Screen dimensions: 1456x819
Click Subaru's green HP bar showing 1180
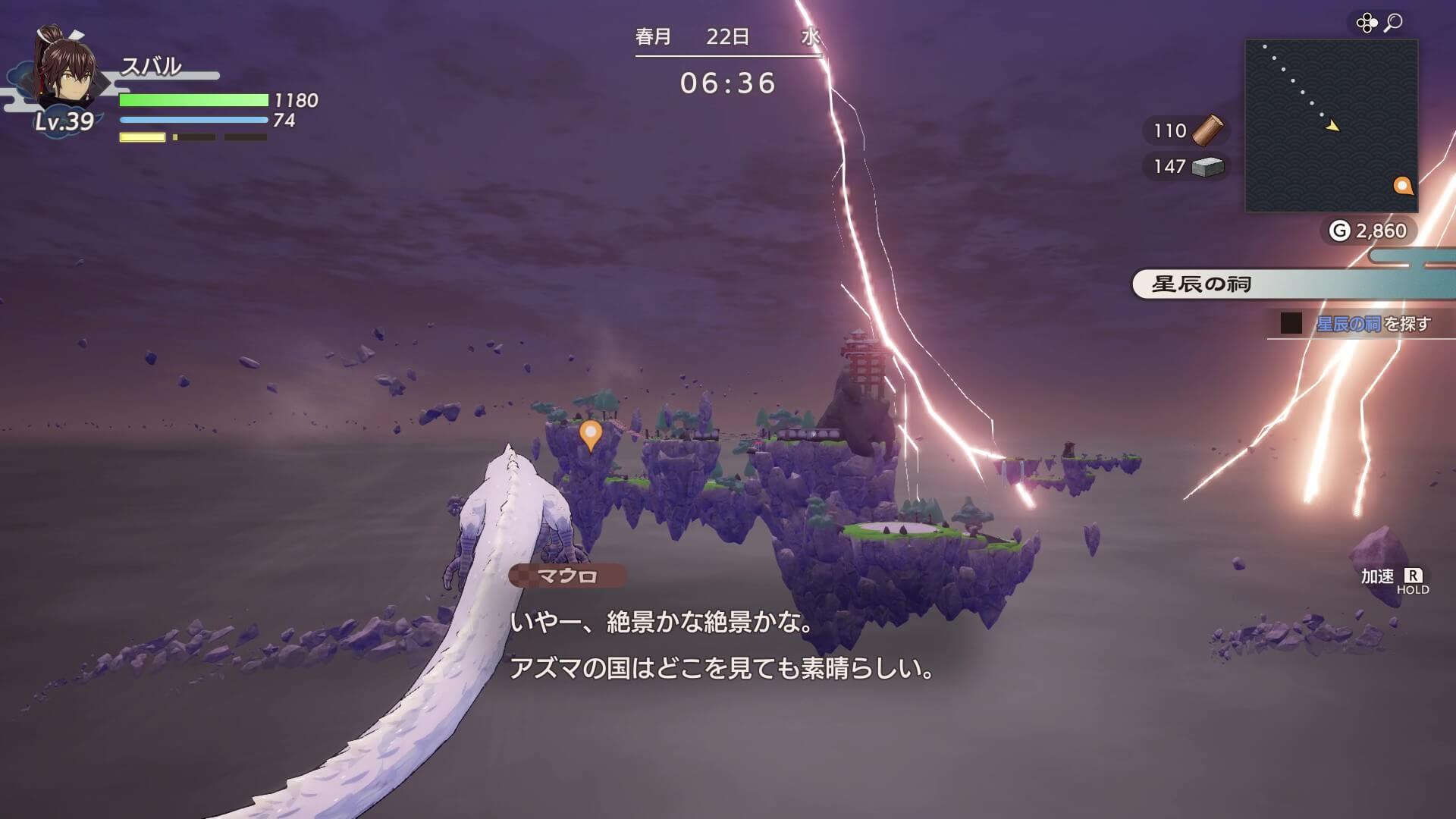[192, 99]
